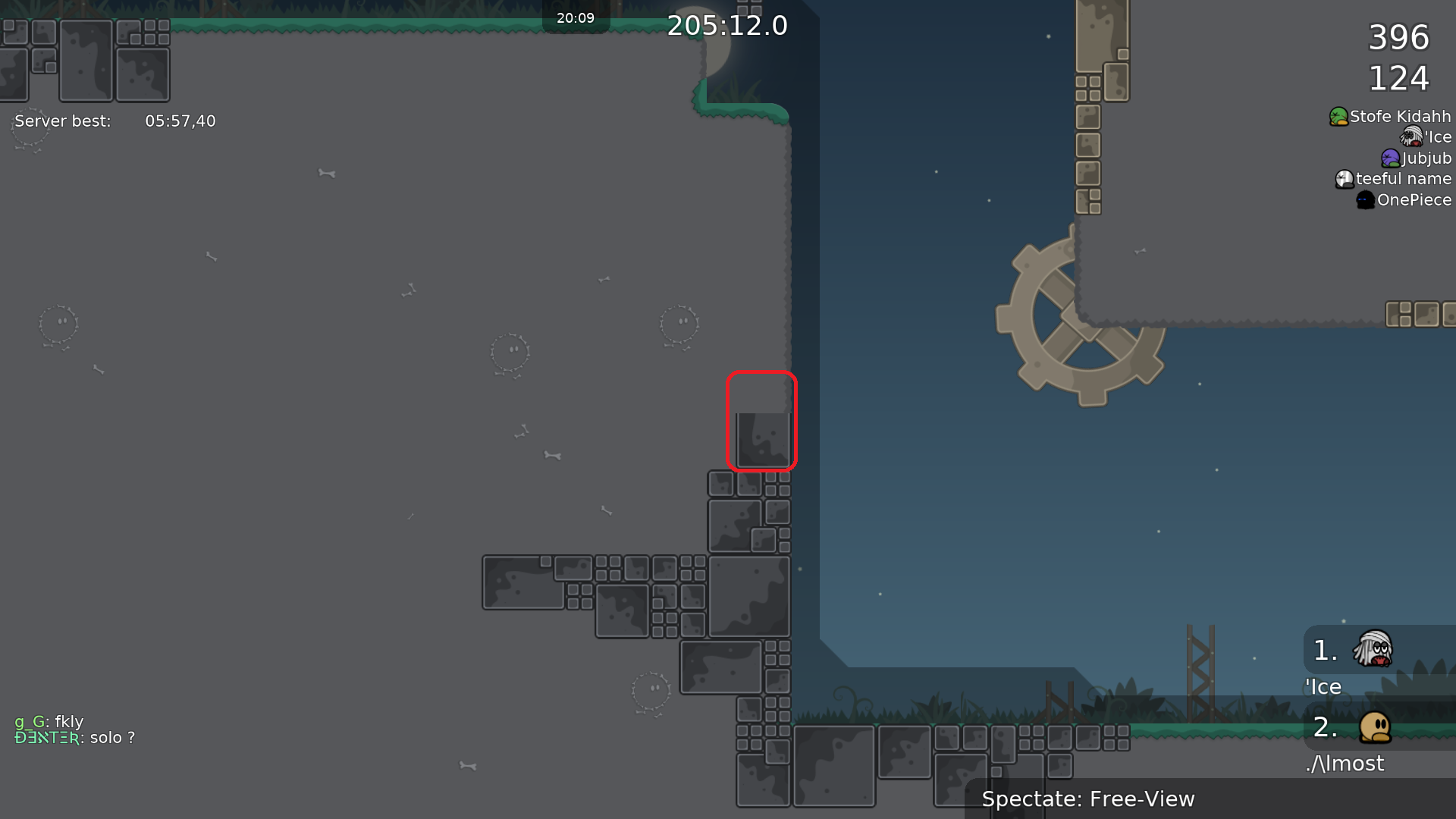
Task: Click the Spectate: Free-View status bar
Action: pos(1088,799)
